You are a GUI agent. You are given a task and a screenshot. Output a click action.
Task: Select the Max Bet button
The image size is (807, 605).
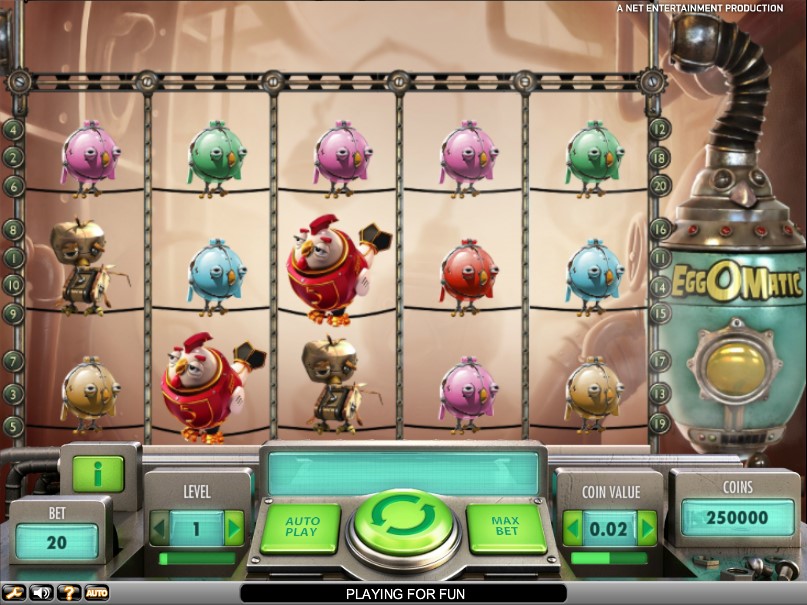point(505,527)
